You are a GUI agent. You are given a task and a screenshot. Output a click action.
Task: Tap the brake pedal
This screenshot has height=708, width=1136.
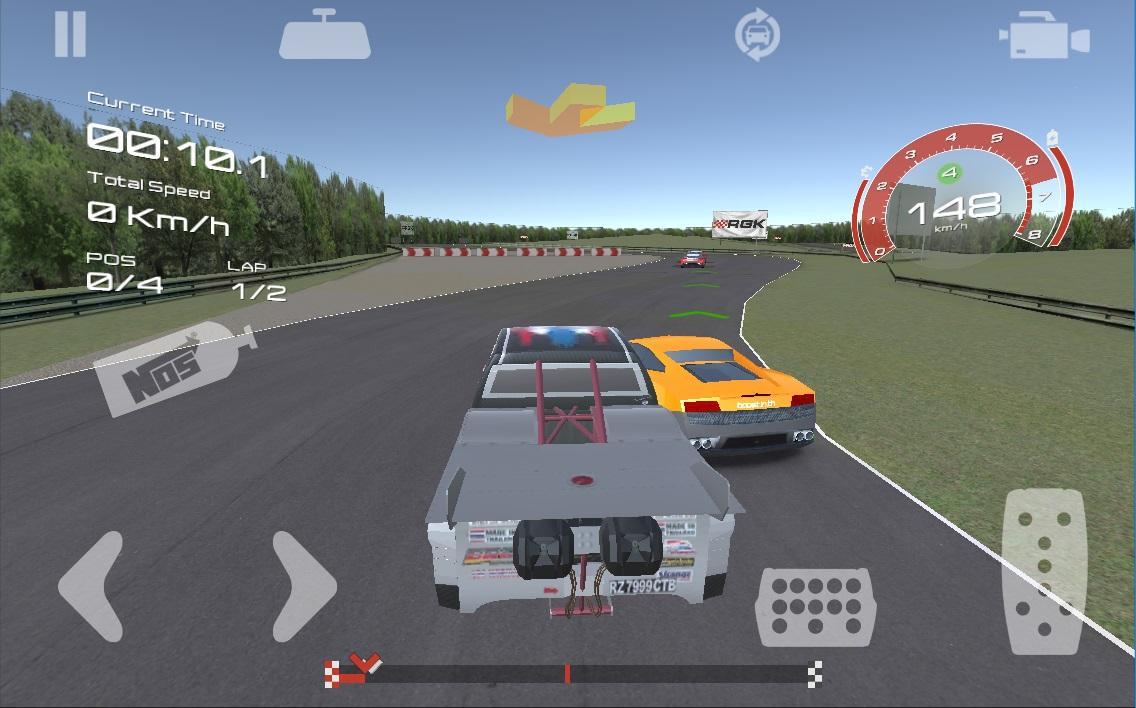click(815, 606)
